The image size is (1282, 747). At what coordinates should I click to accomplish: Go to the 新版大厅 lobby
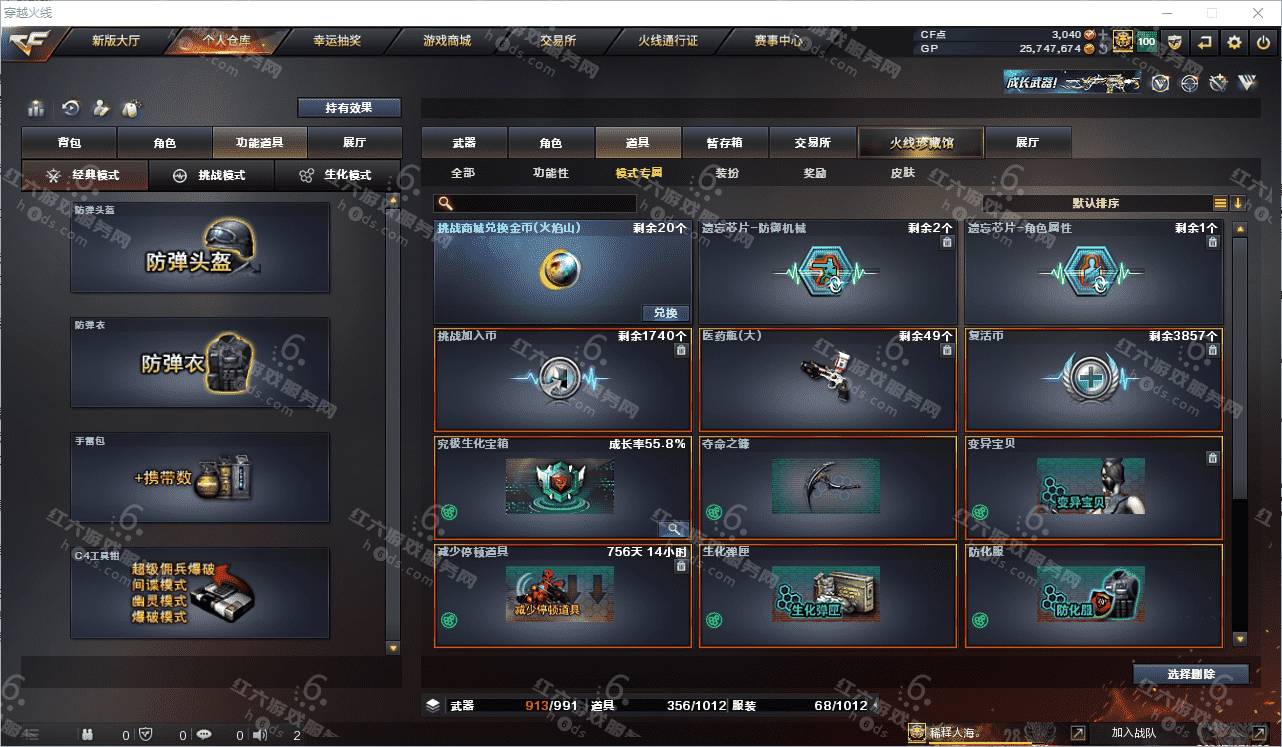tap(115, 41)
